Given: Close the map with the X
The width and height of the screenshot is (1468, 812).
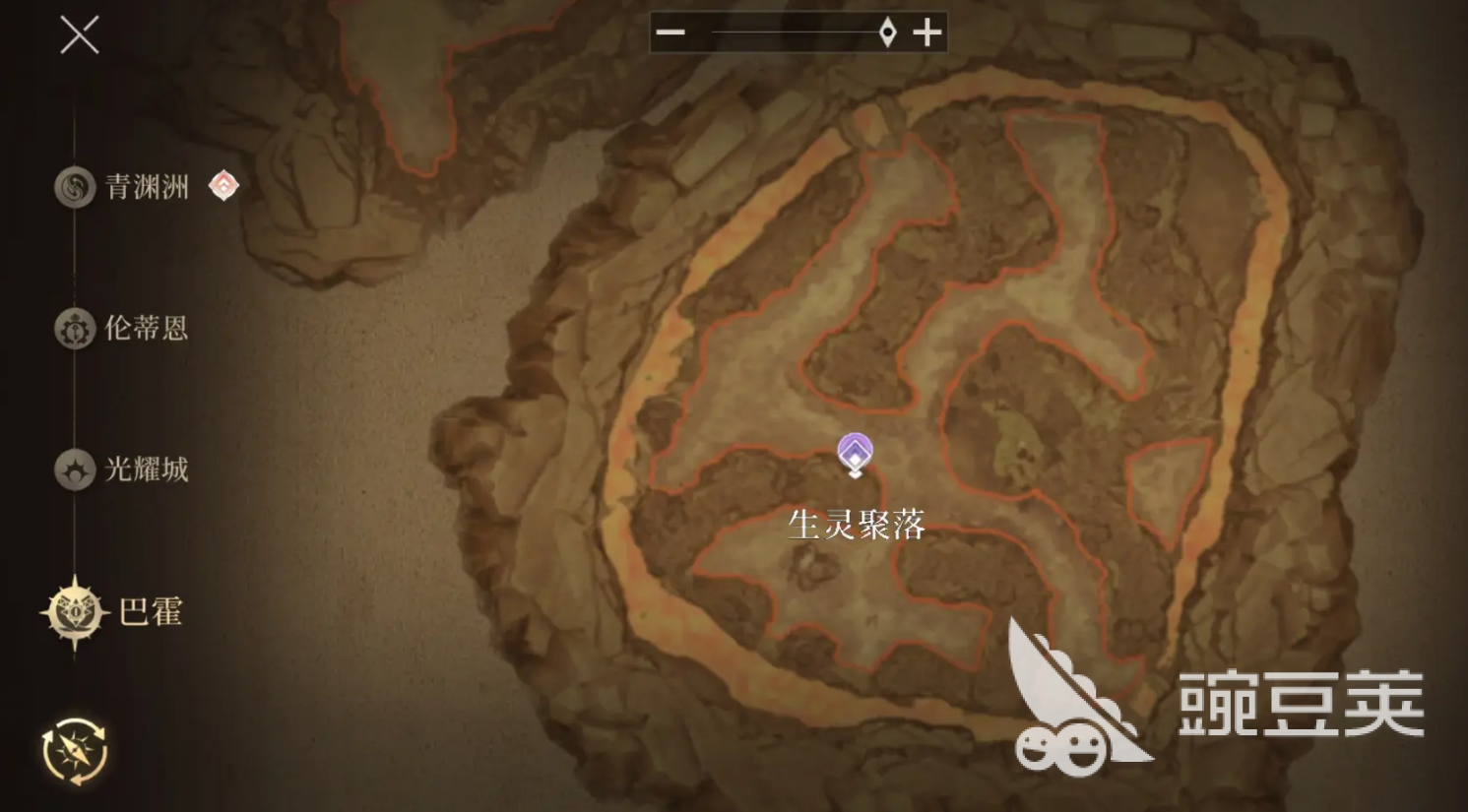Looking at the screenshot, I should tap(79, 35).
